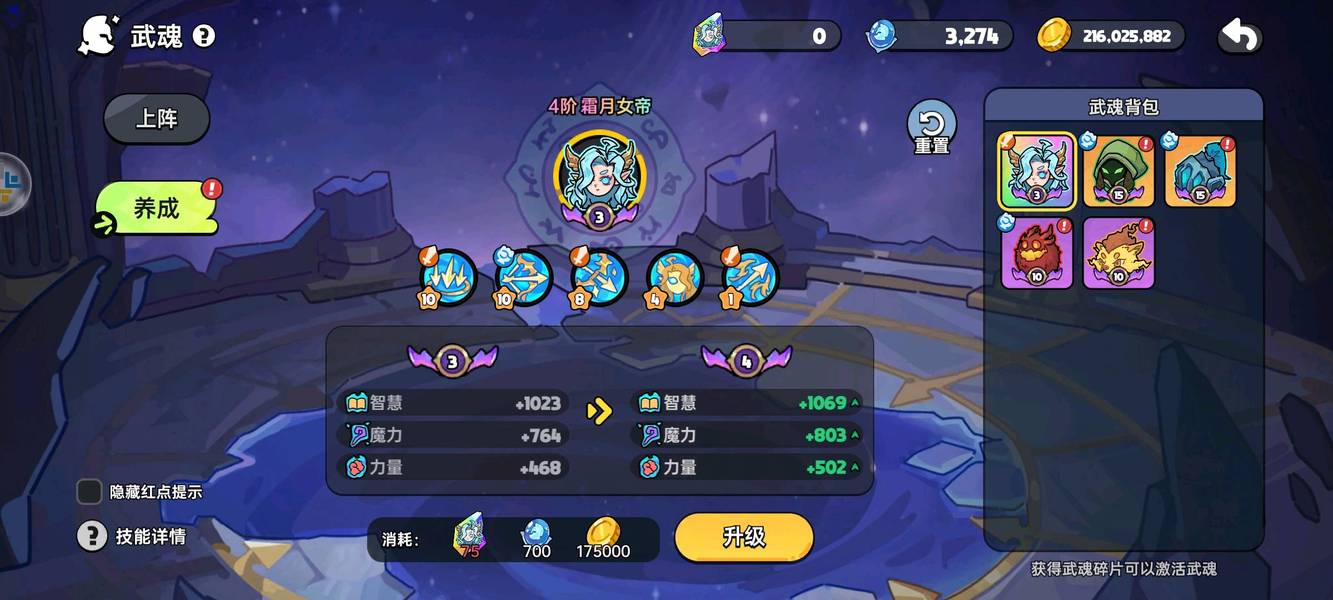Screen dimensions: 1333x600
Task: Click the 重置 reset button
Action: 931,128
